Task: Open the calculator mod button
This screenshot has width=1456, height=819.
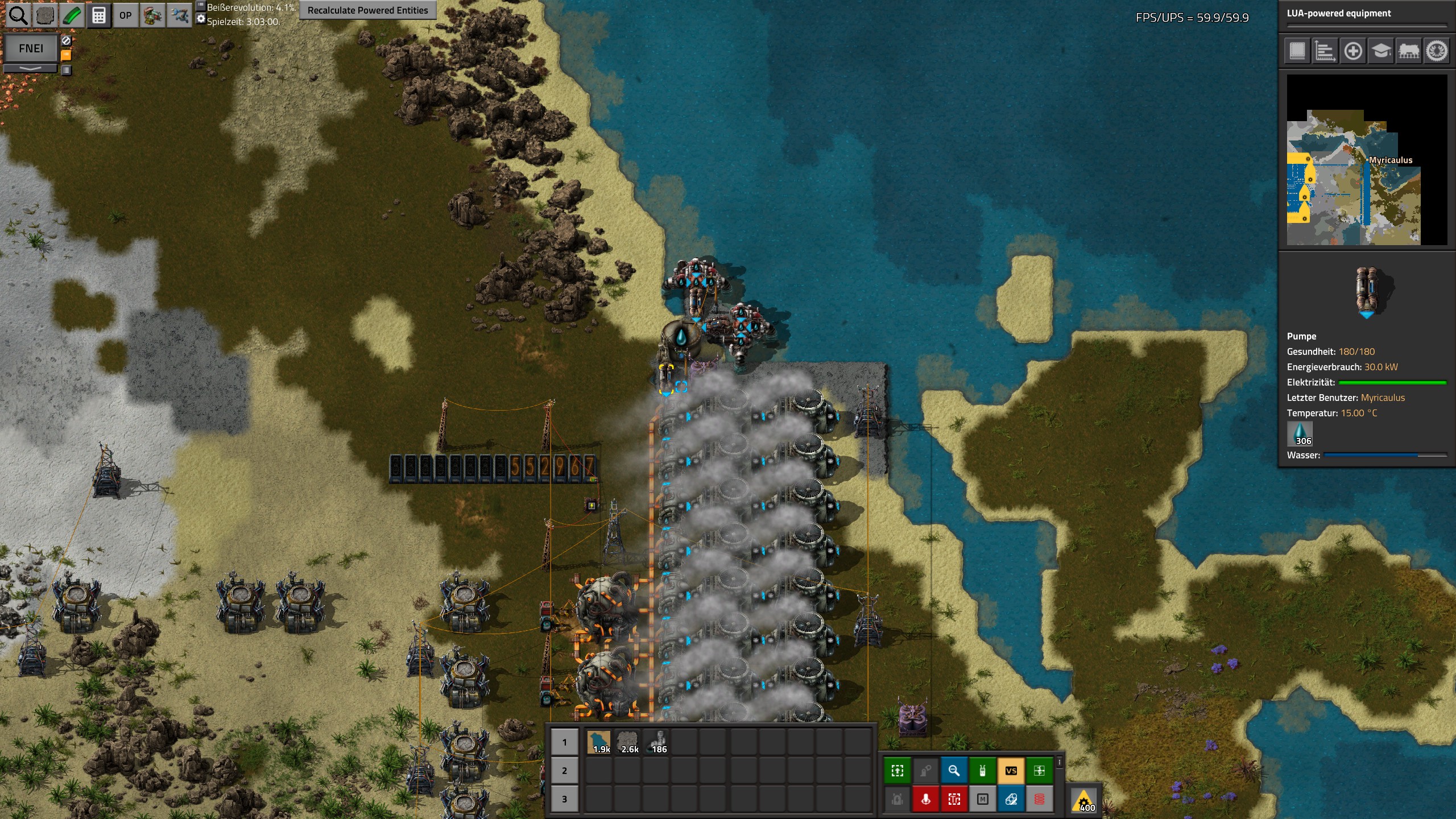Action: [98, 15]
